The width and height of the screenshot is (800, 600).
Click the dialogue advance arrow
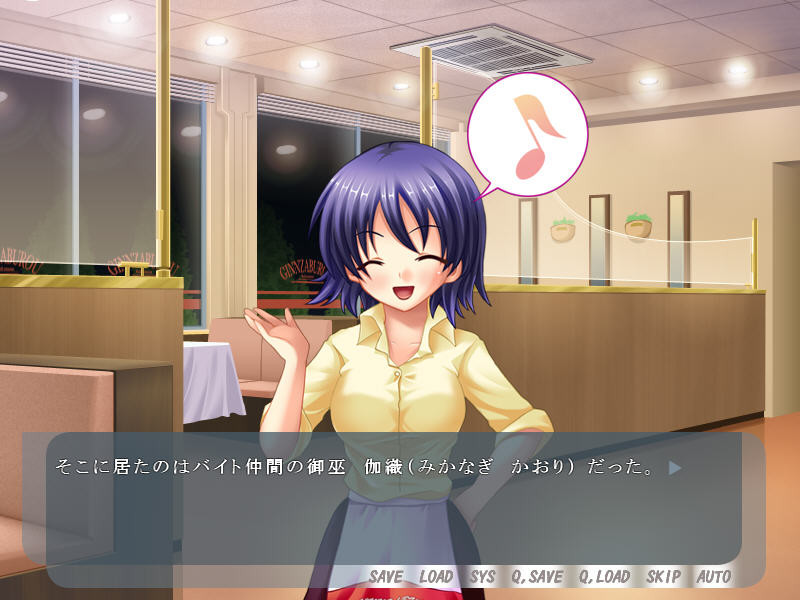[x=675, y=467]
